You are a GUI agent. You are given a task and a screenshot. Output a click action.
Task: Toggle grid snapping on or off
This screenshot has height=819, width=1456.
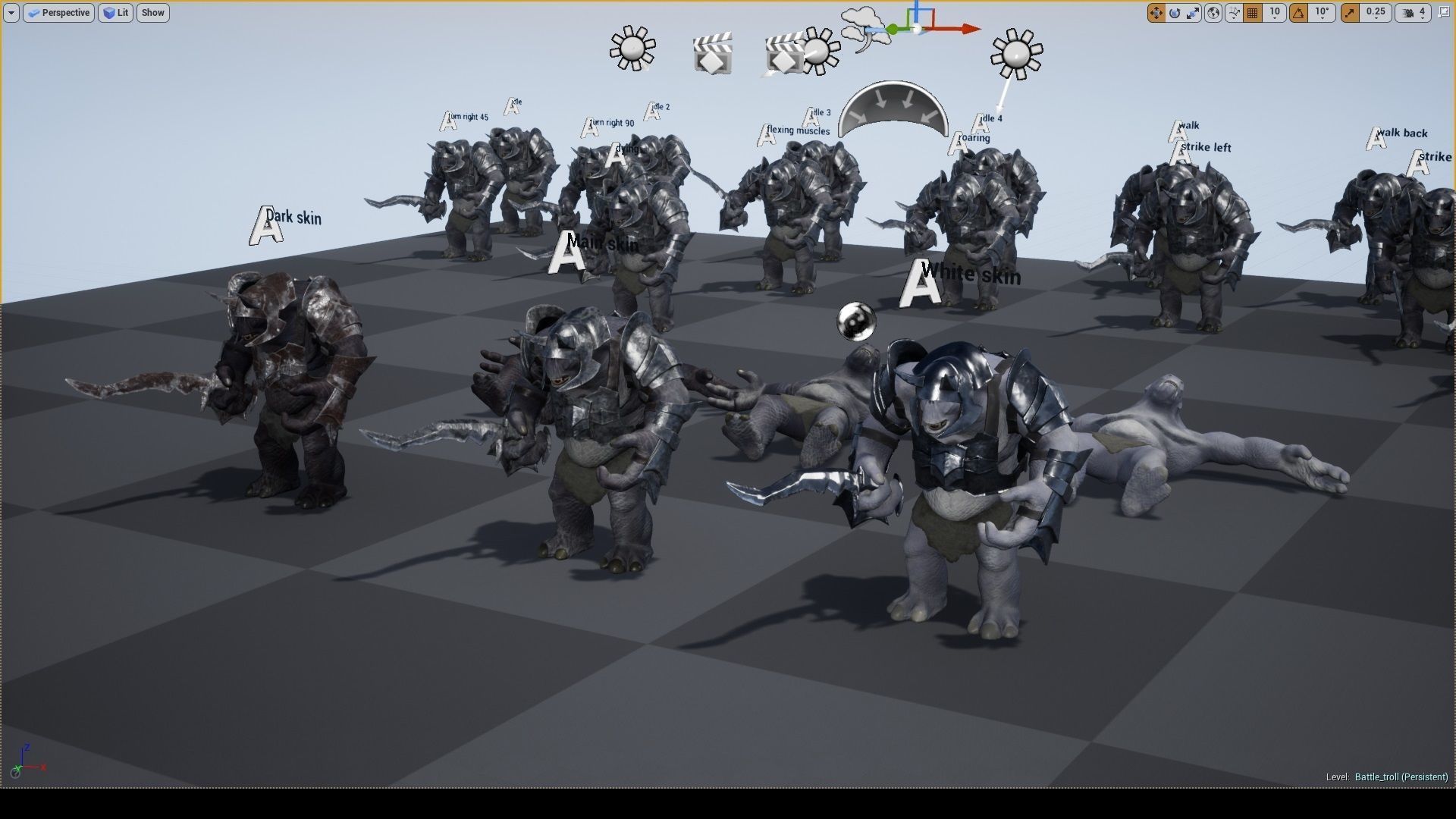(x=1253, y=13)
